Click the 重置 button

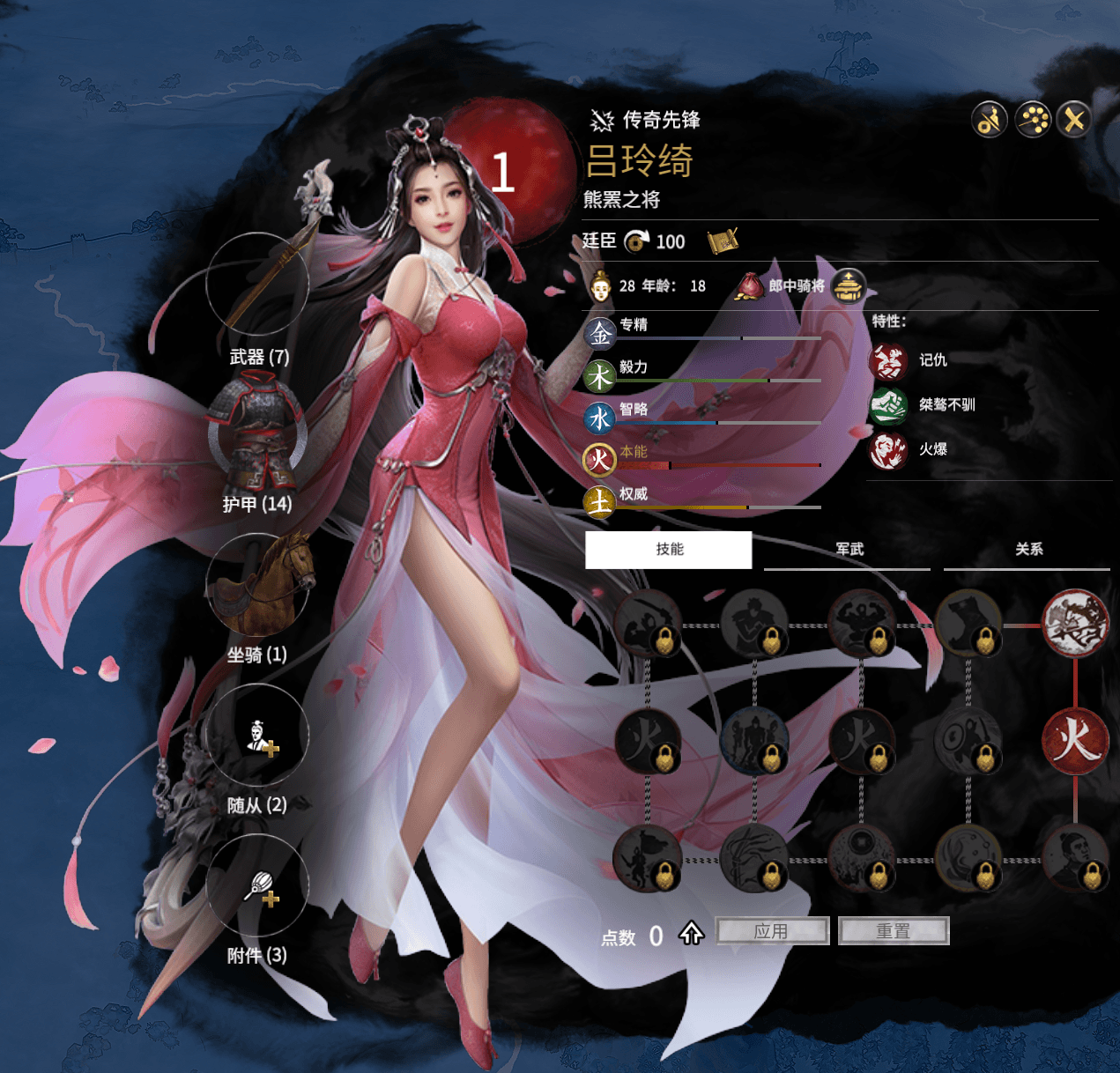[x=894, y=931]
